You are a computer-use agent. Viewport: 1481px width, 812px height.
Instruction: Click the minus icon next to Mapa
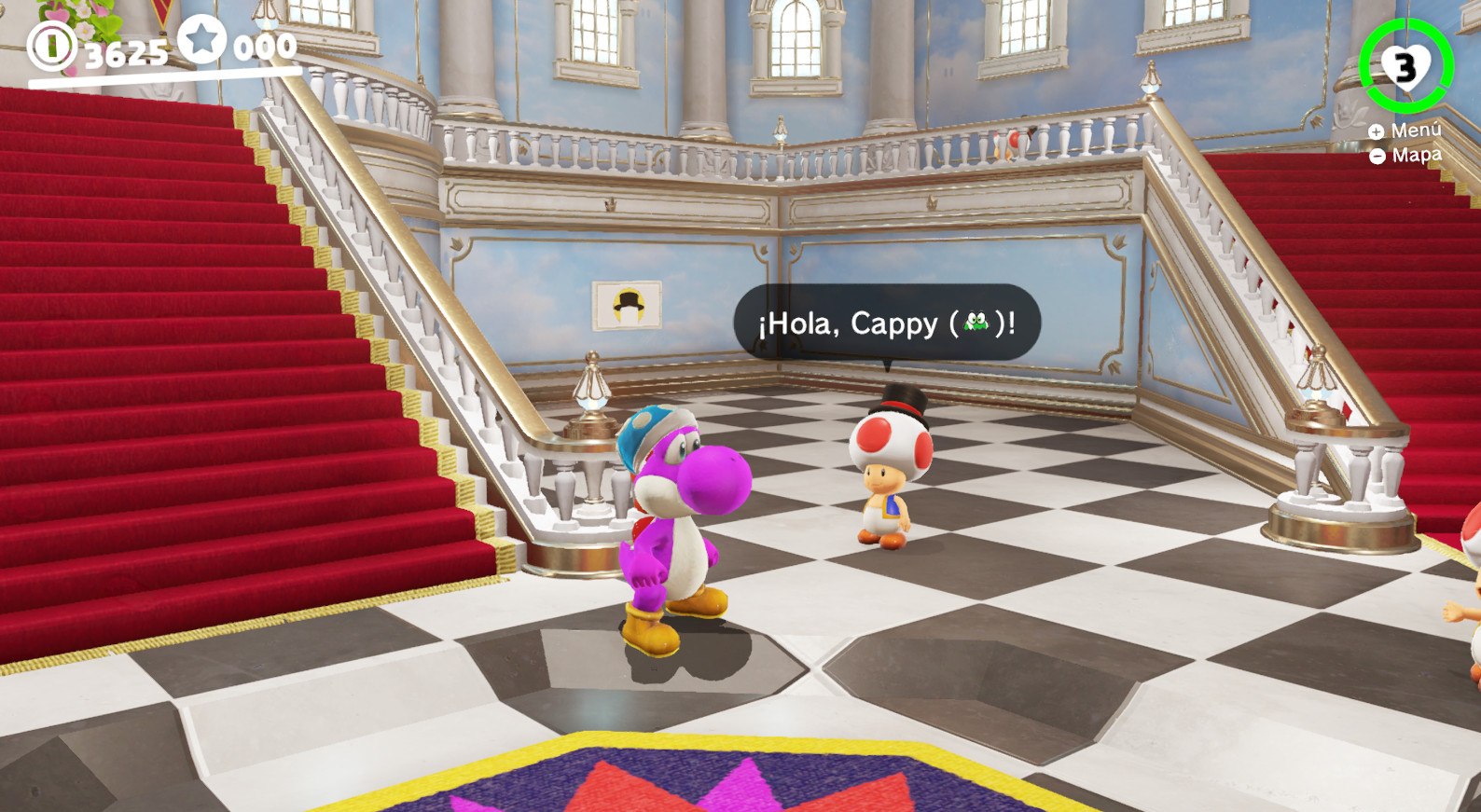(x=1377, y=155)
